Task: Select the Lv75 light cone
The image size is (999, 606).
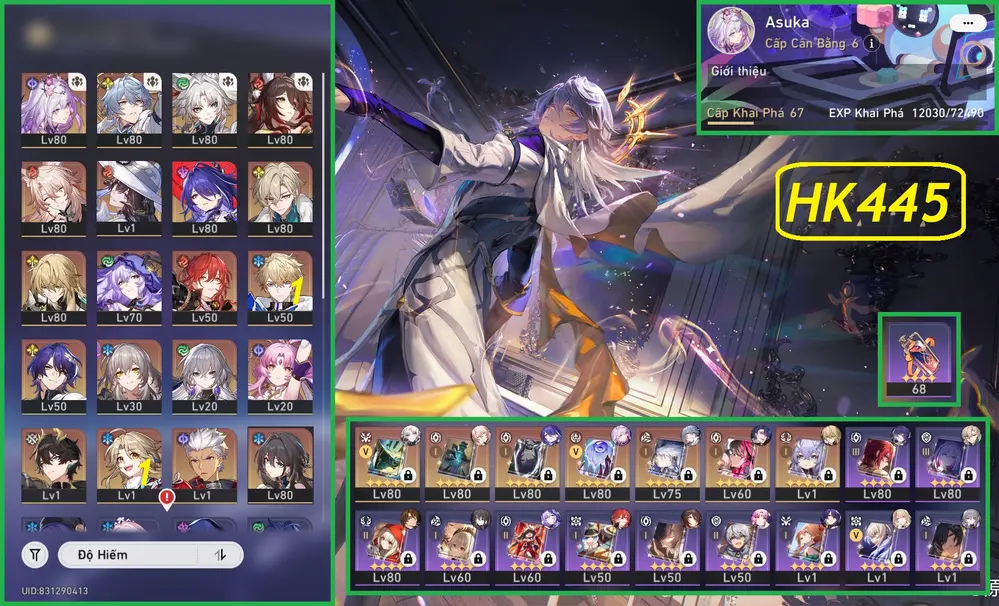Action: coord(668,464)
